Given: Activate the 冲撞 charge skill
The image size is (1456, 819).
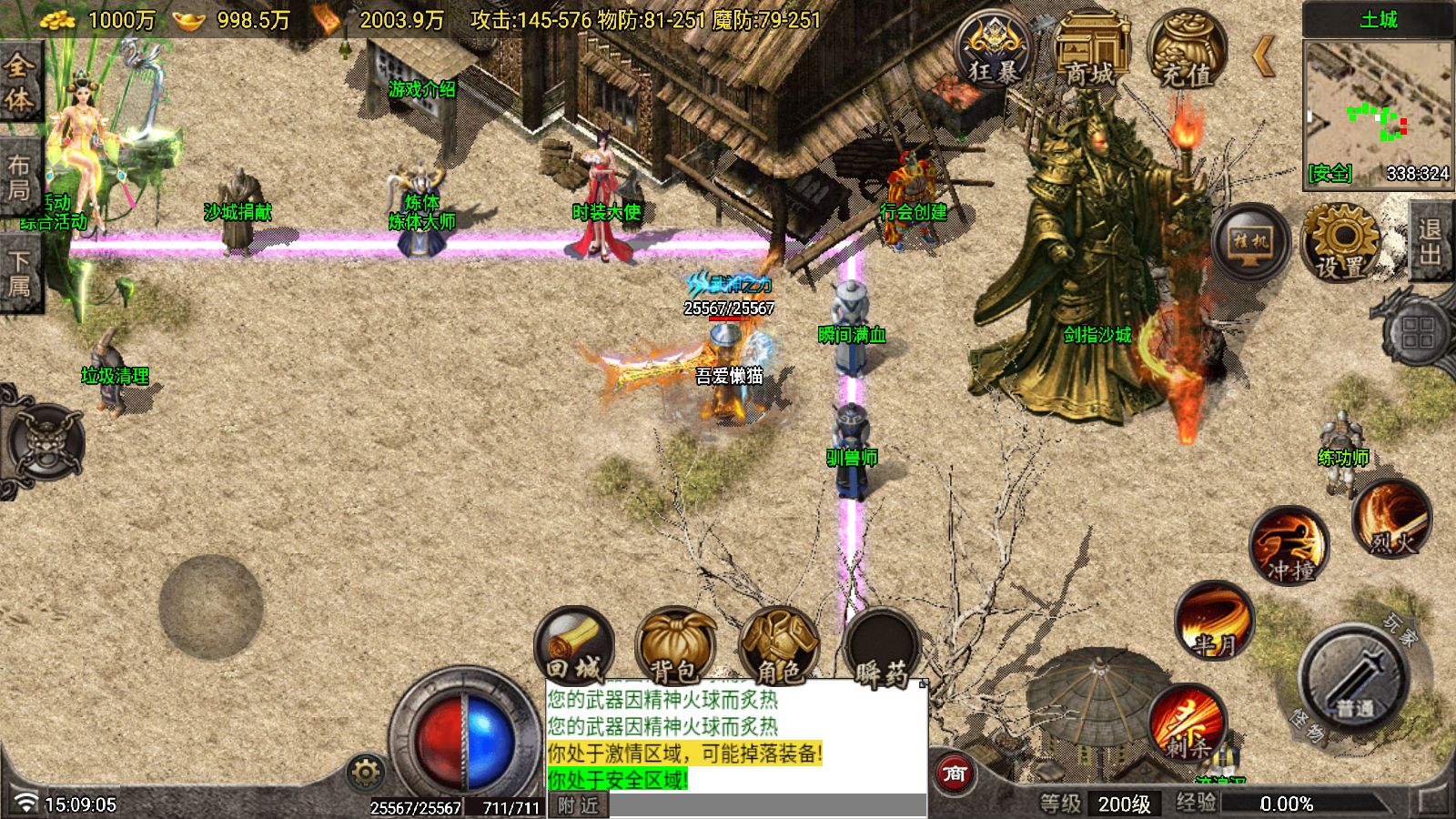Looking at the screenshot, I should click(1289, 546).
